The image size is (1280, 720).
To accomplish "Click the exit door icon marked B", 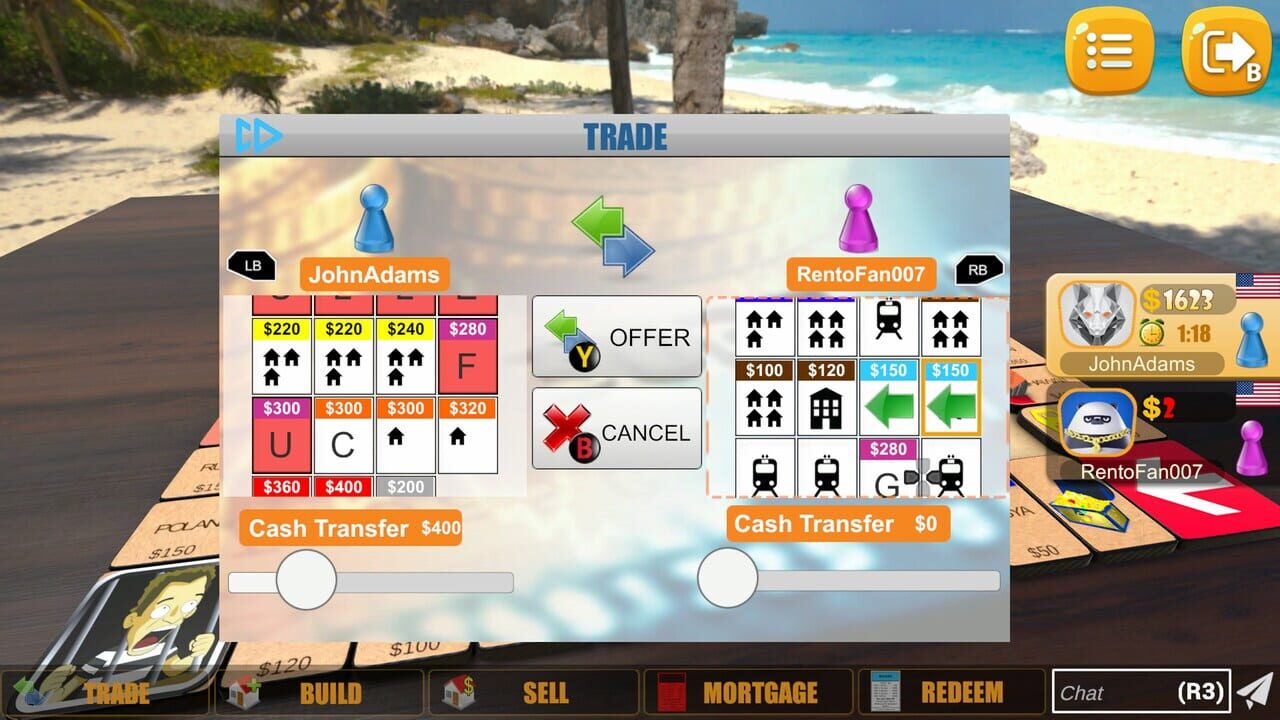I will (1222, 48).
